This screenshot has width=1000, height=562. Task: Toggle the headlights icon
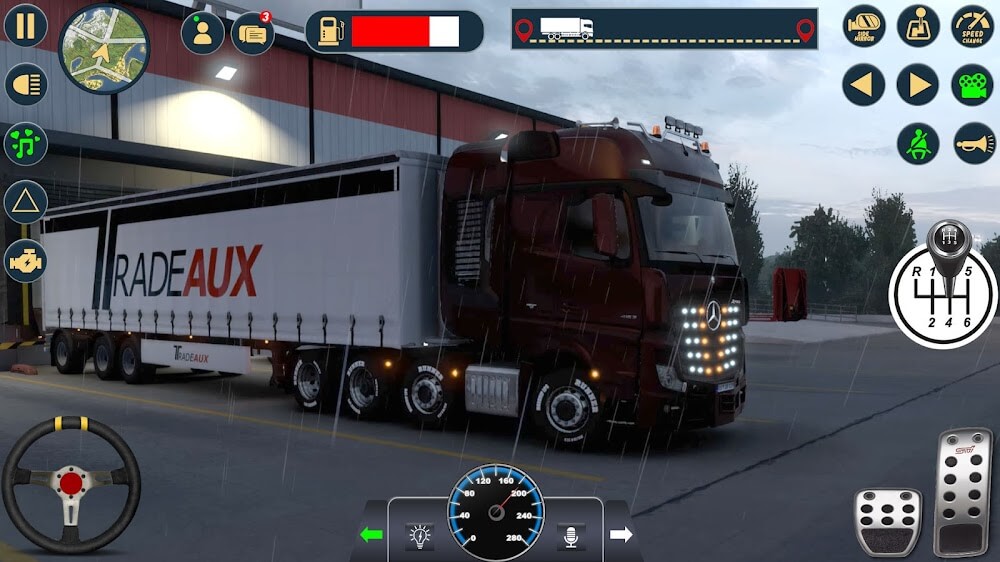pyautogui.click(x=26, y=84)
